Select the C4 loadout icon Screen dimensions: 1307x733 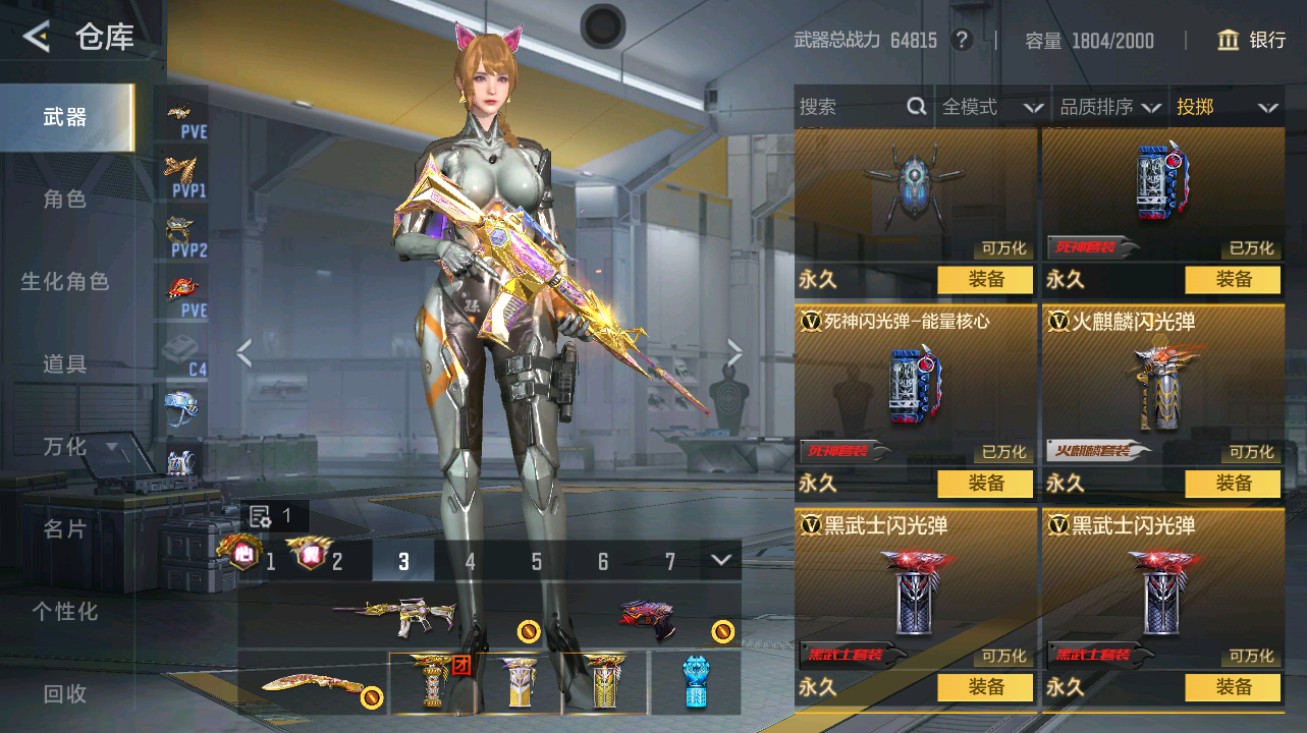[185, 353]
